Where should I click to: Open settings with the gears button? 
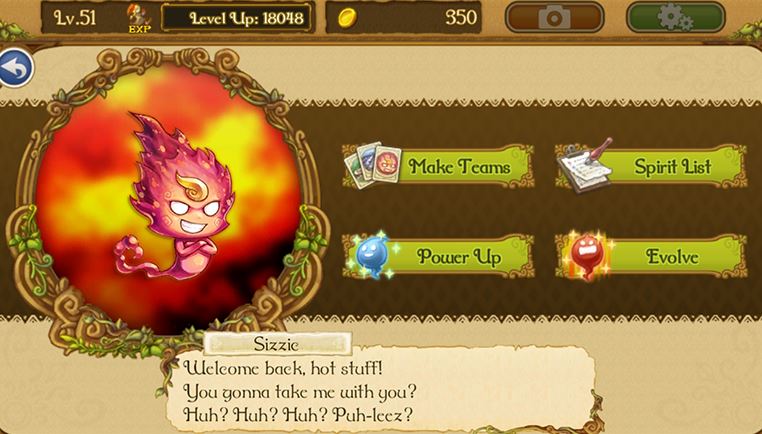point(675,17)
